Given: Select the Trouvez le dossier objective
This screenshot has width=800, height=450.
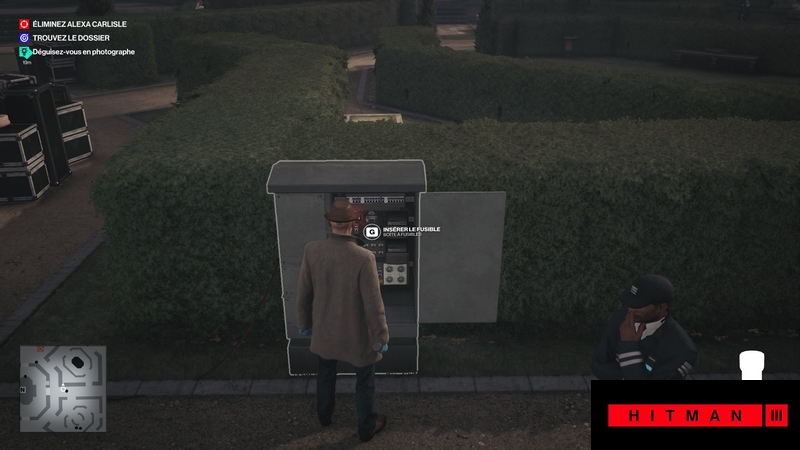Looking at the screenshot, I should (70, 38).
